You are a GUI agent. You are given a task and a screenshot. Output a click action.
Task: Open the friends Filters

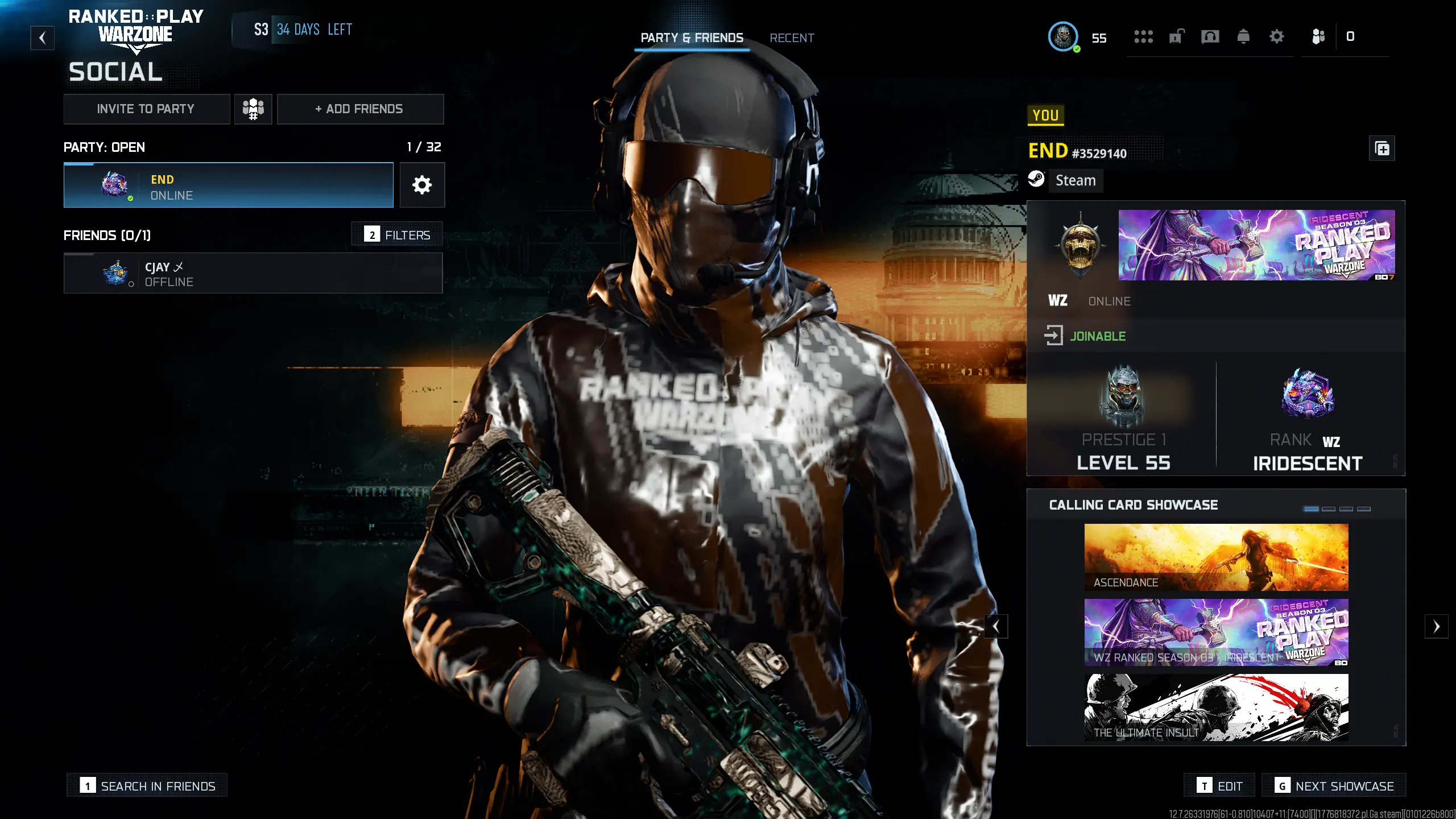coord(397,234)
